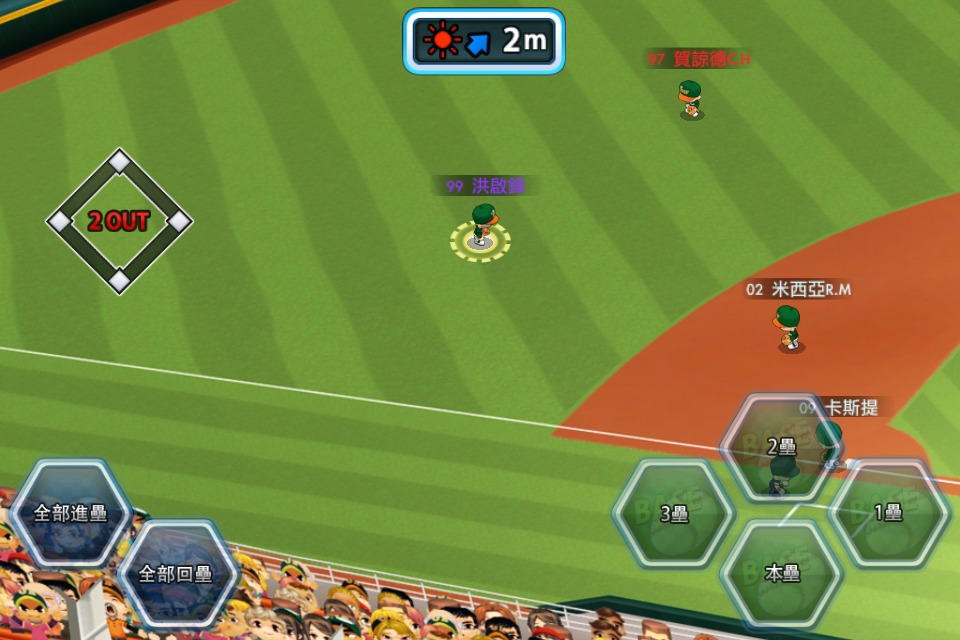Throw to 1壘 first base button
The width and height of the screenshot is (960, 640).
pos(889,513)
